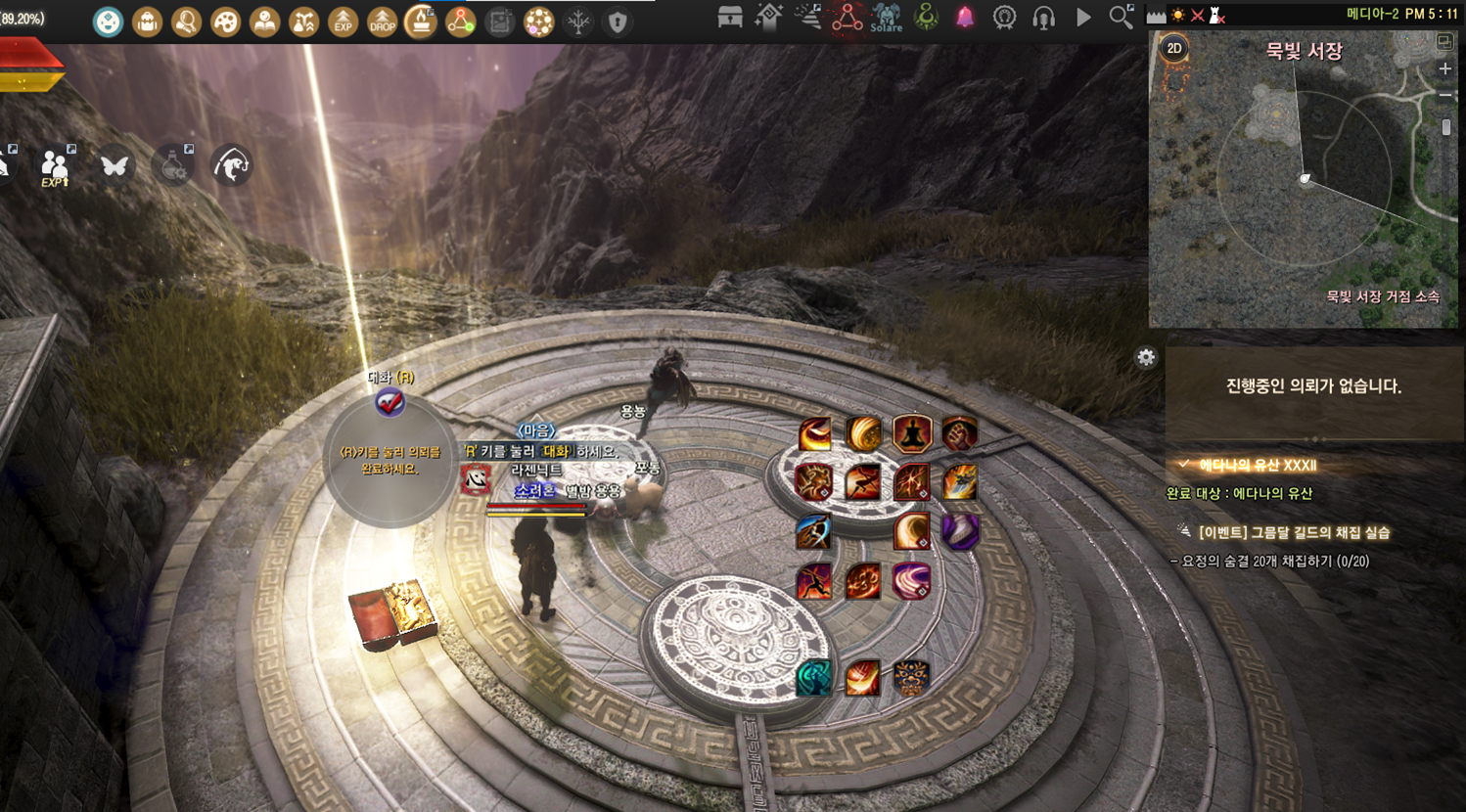Activate the meditation silhouette skill icon
Image resolution: width=1466 pixels, height=812 pixels.
911,433
